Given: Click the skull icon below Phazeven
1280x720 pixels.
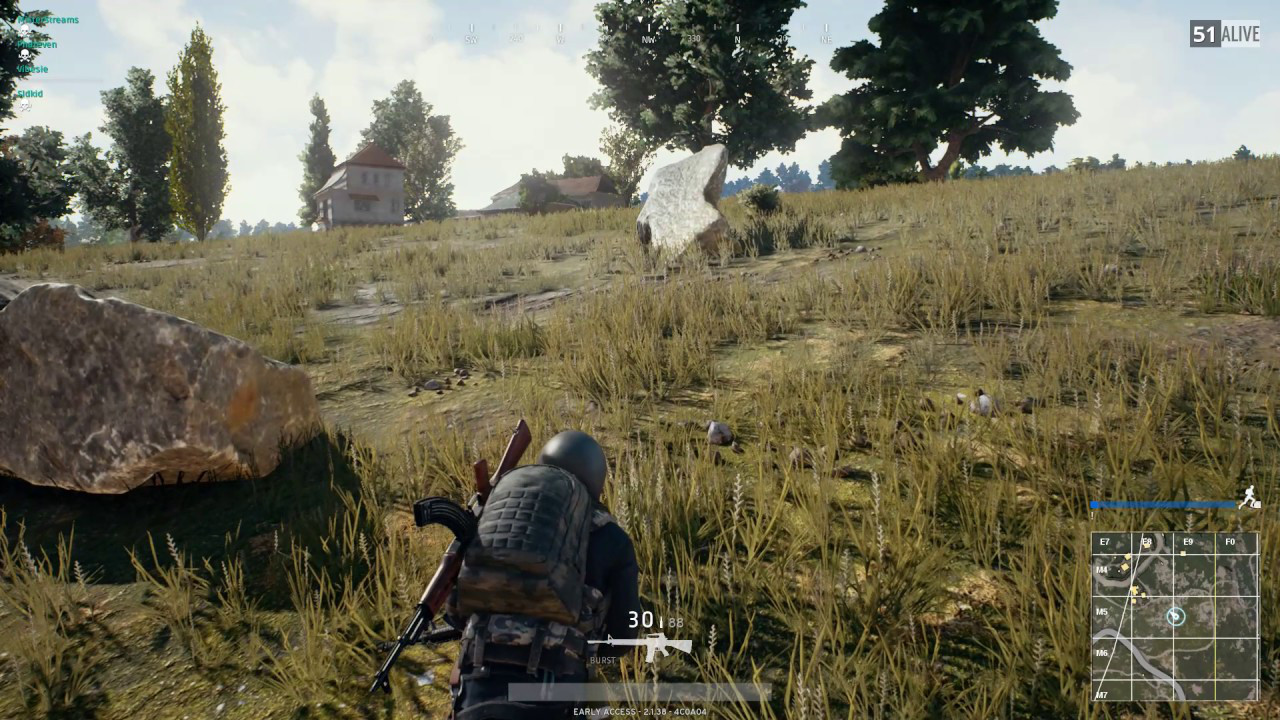Looking at the screenshot, I should [24, 55].
